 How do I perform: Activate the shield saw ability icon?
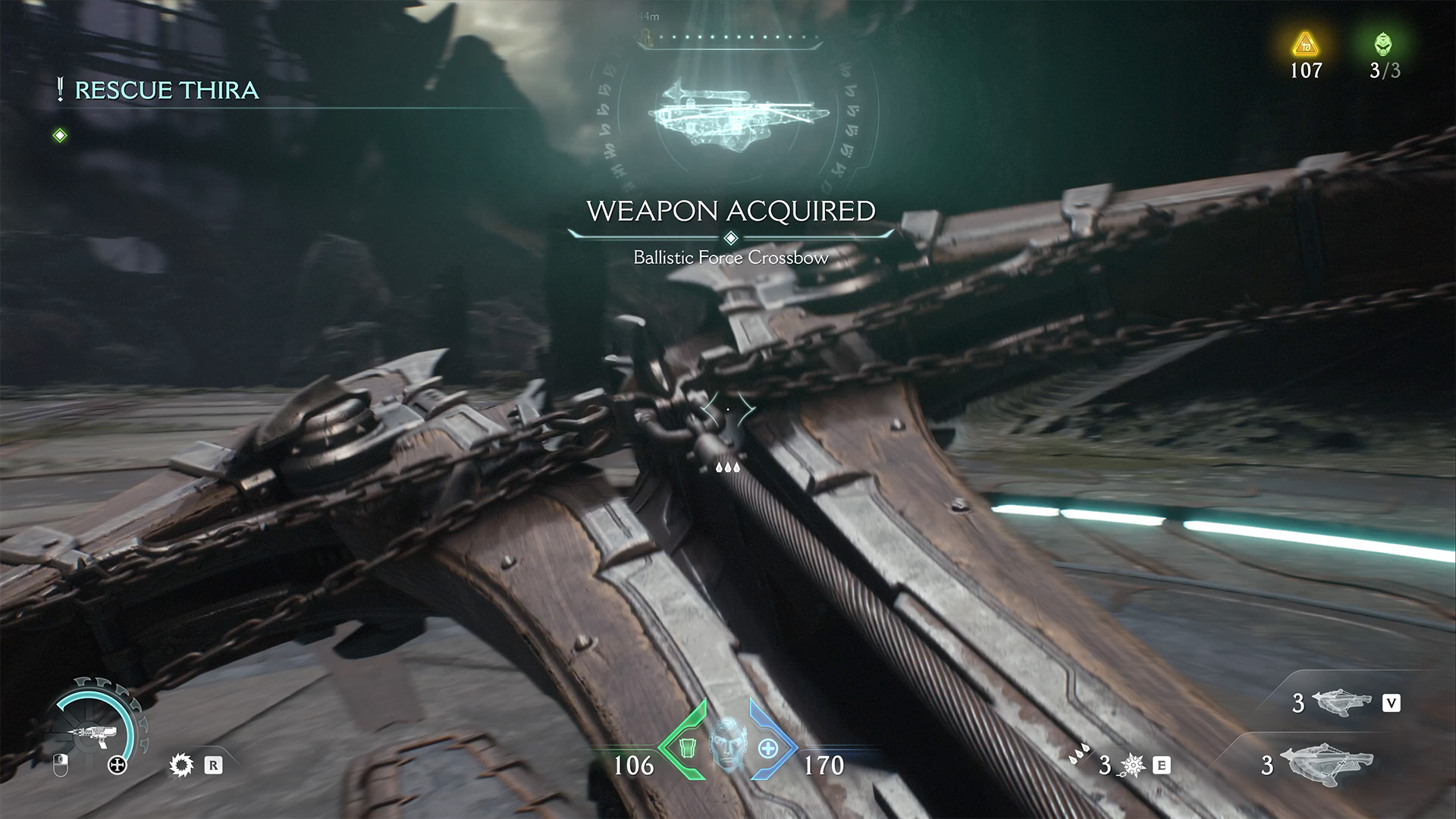(x=181, y=765)
